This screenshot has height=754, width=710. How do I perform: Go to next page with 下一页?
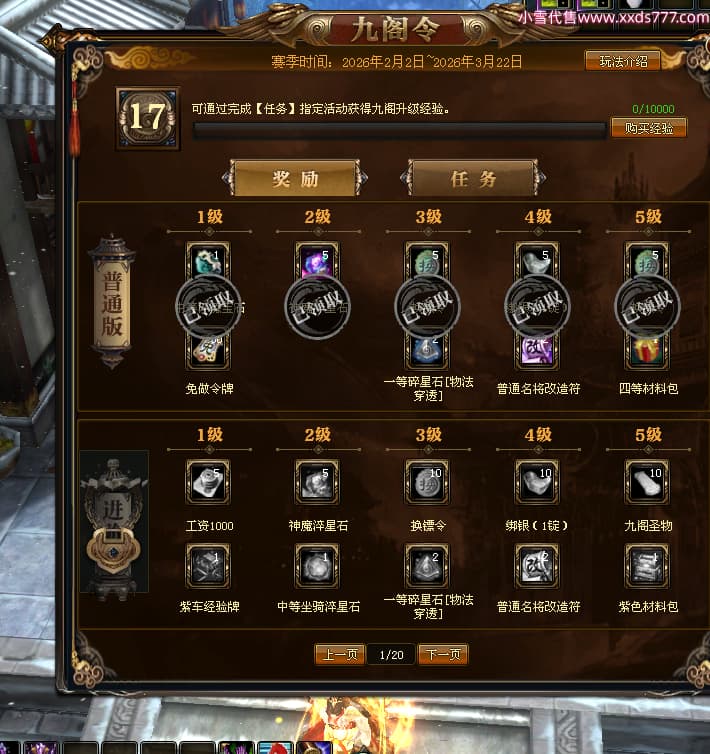(x=443, y=655)
